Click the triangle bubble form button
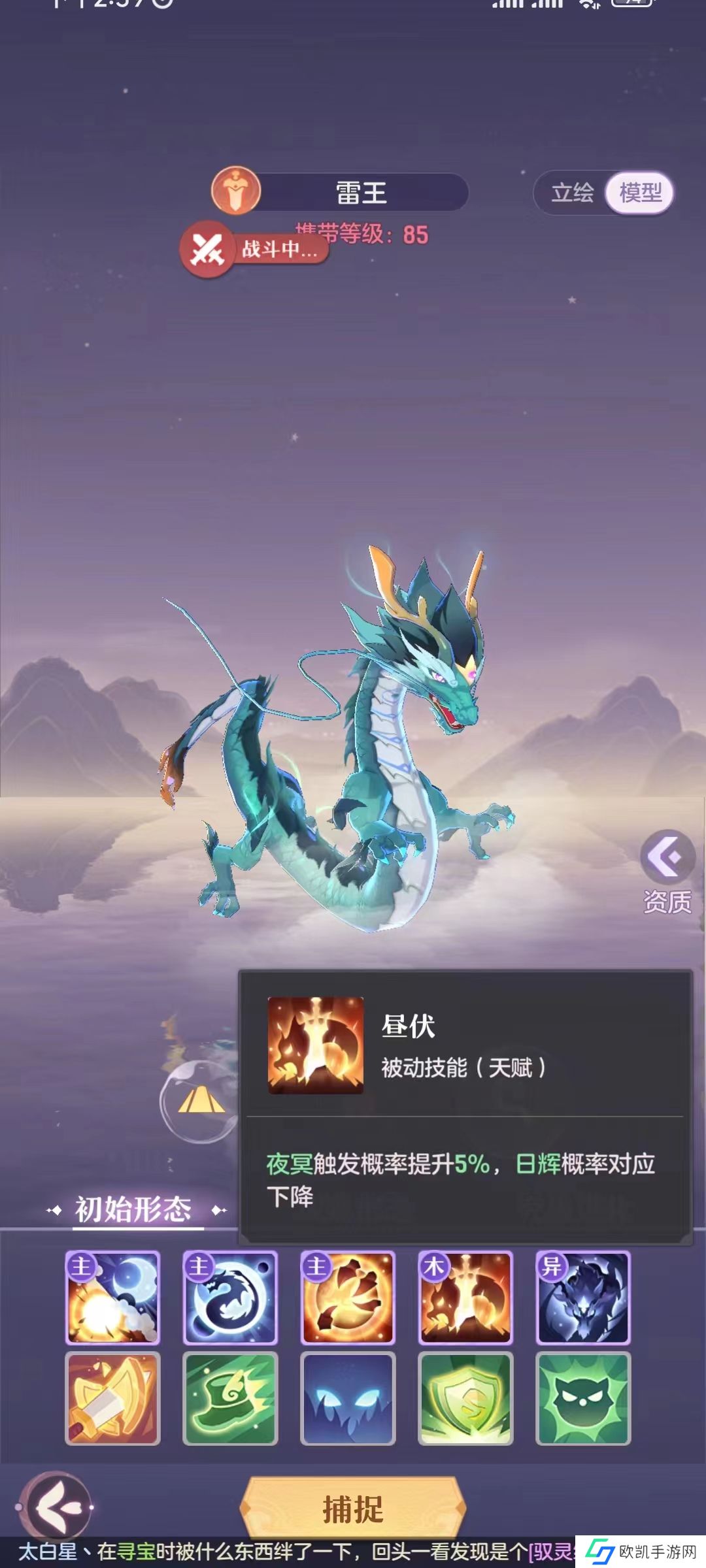 coord(200,1102)
